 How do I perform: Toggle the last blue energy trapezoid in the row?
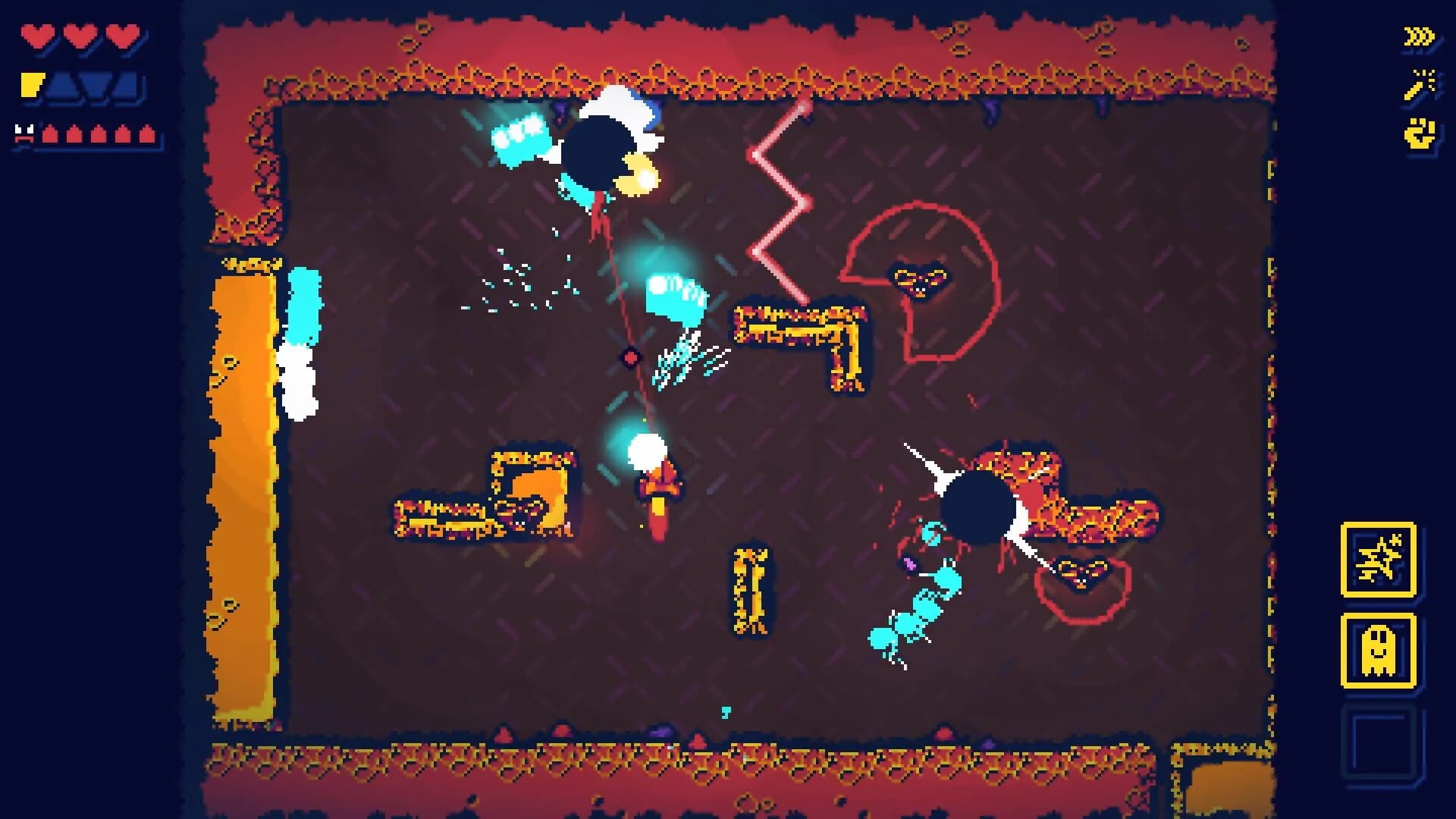pyautogui.click(x=126, y=86)
